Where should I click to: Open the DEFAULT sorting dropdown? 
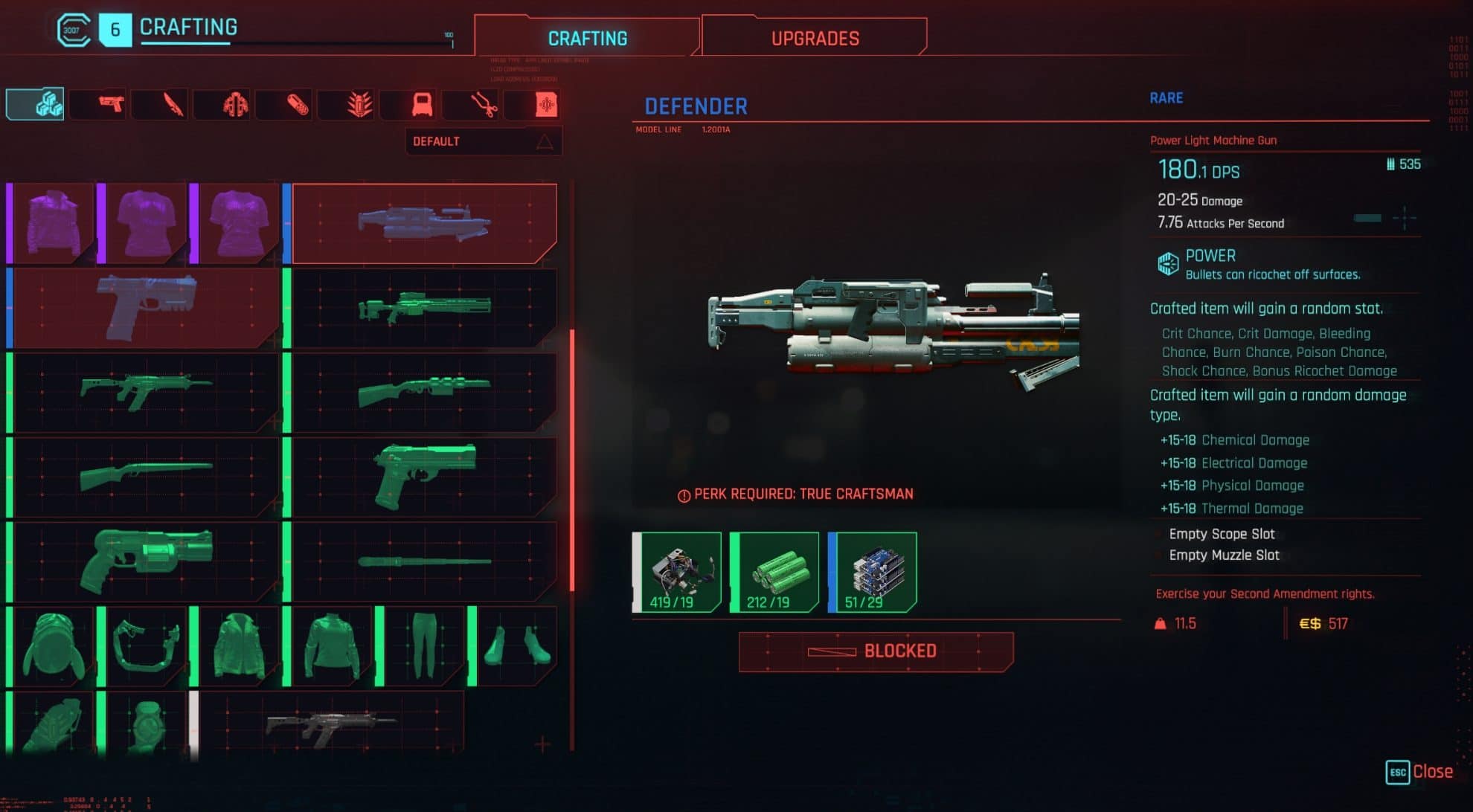pos(482,141)
